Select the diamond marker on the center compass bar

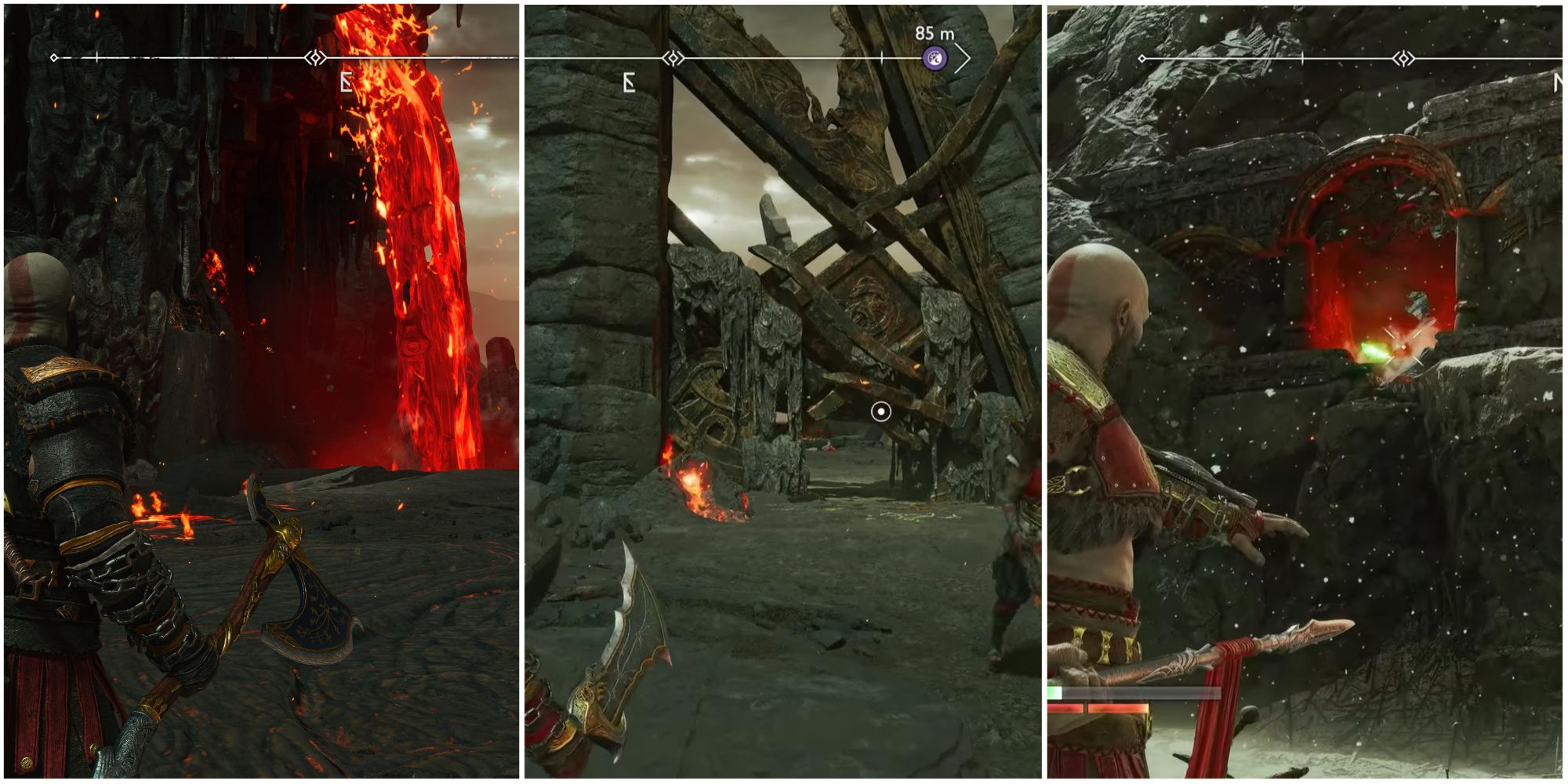673,56
